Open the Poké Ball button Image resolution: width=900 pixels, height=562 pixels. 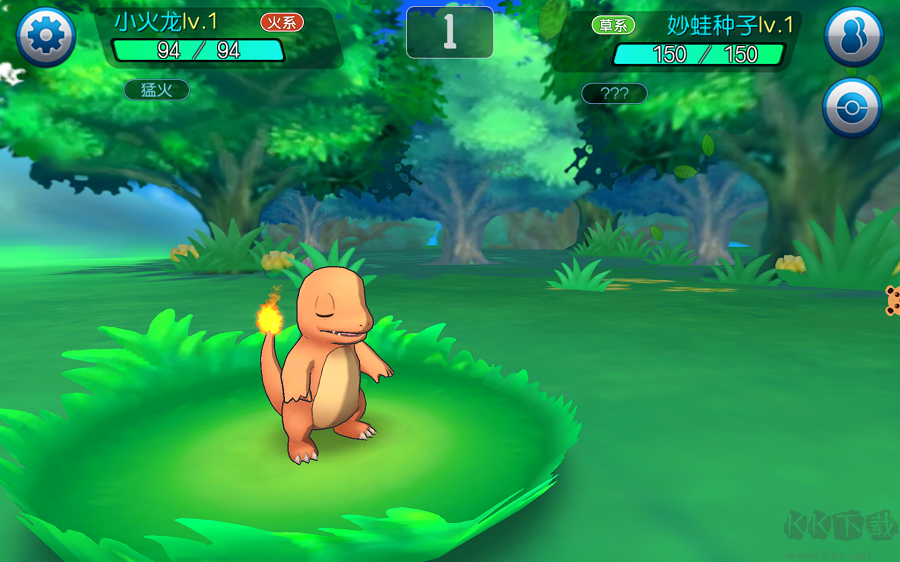point(852,108)
